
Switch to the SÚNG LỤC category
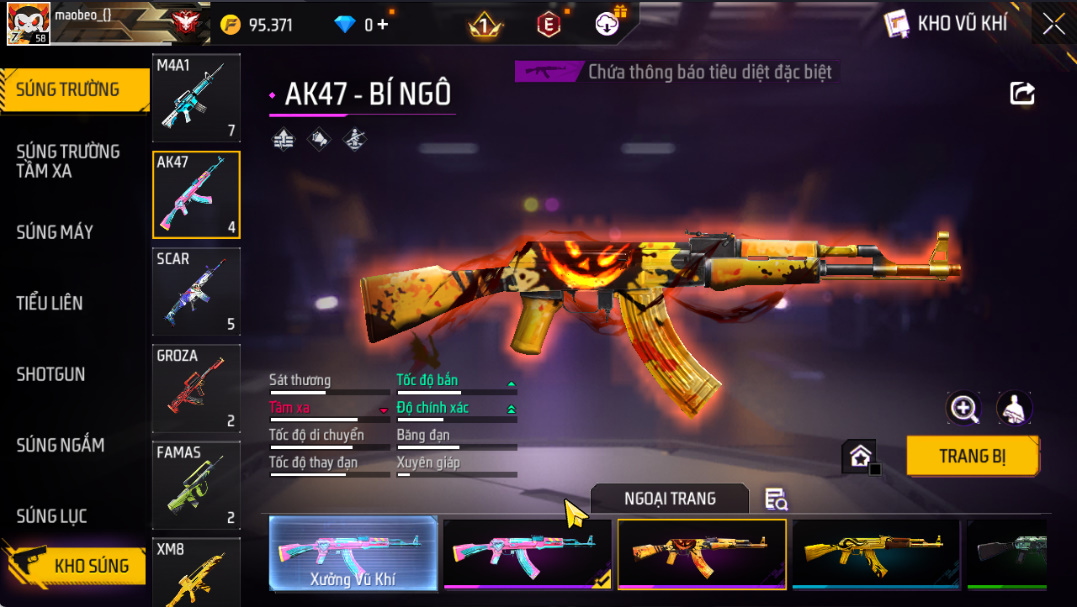click(52, 516)
